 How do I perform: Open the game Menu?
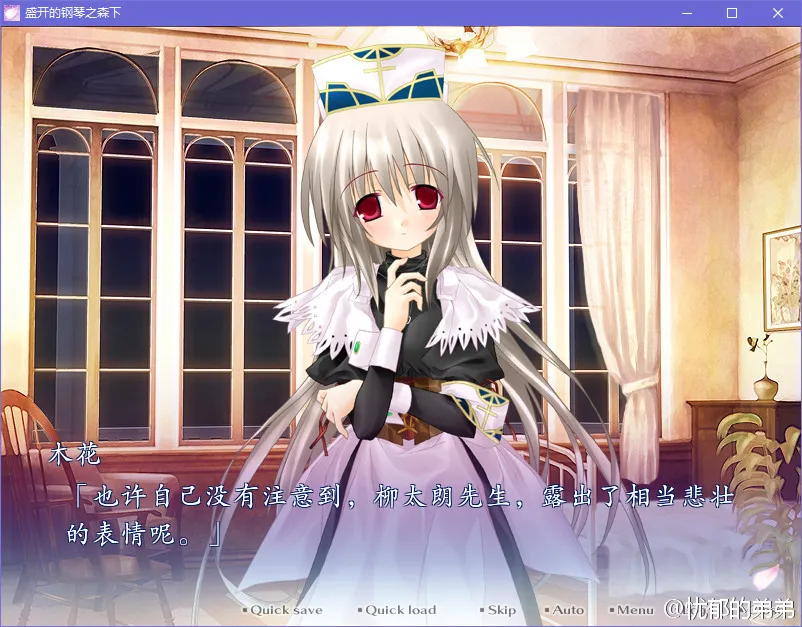point(634,610)
